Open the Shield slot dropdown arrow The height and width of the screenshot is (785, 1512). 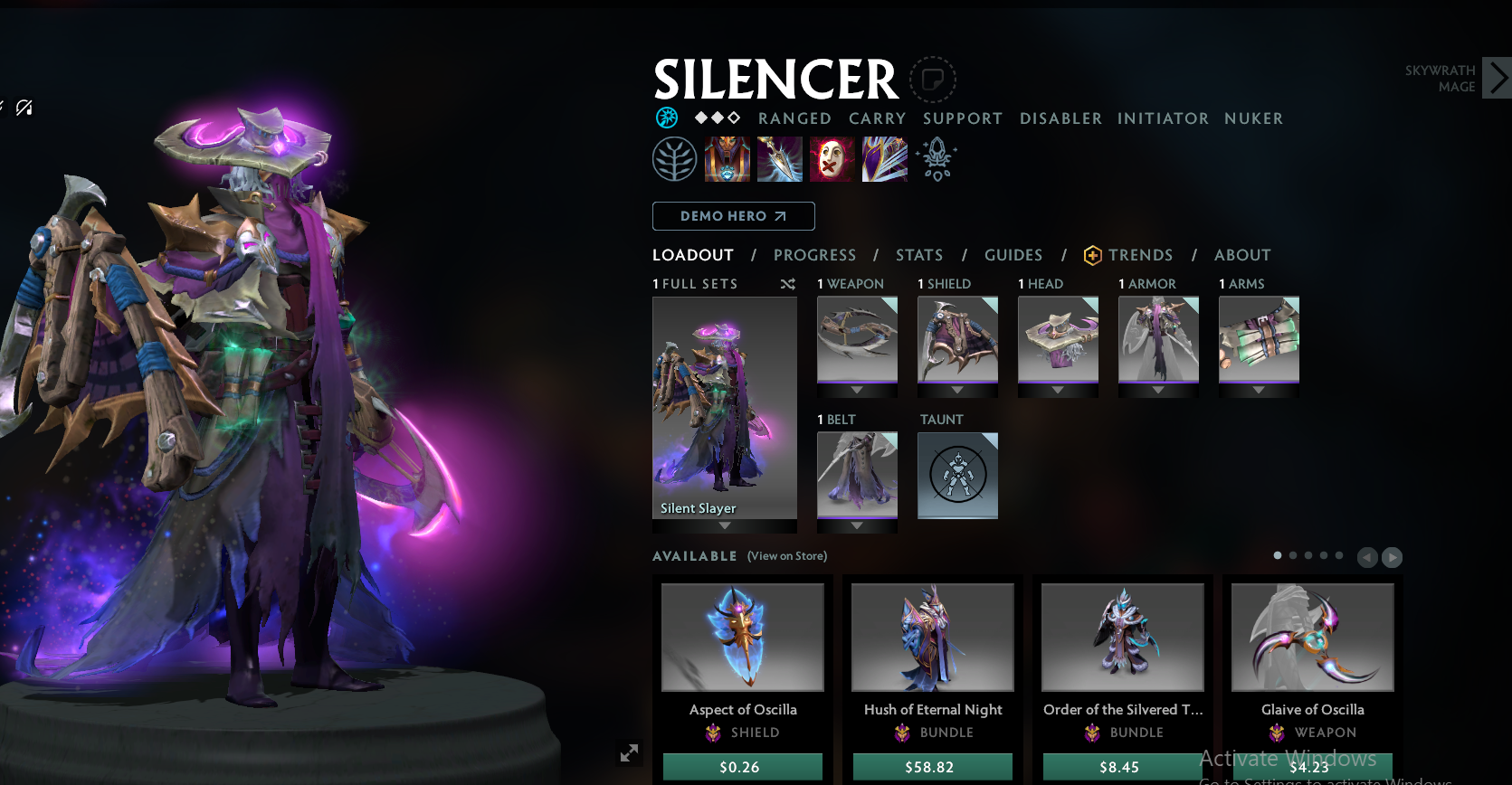(x=956, y=388)
